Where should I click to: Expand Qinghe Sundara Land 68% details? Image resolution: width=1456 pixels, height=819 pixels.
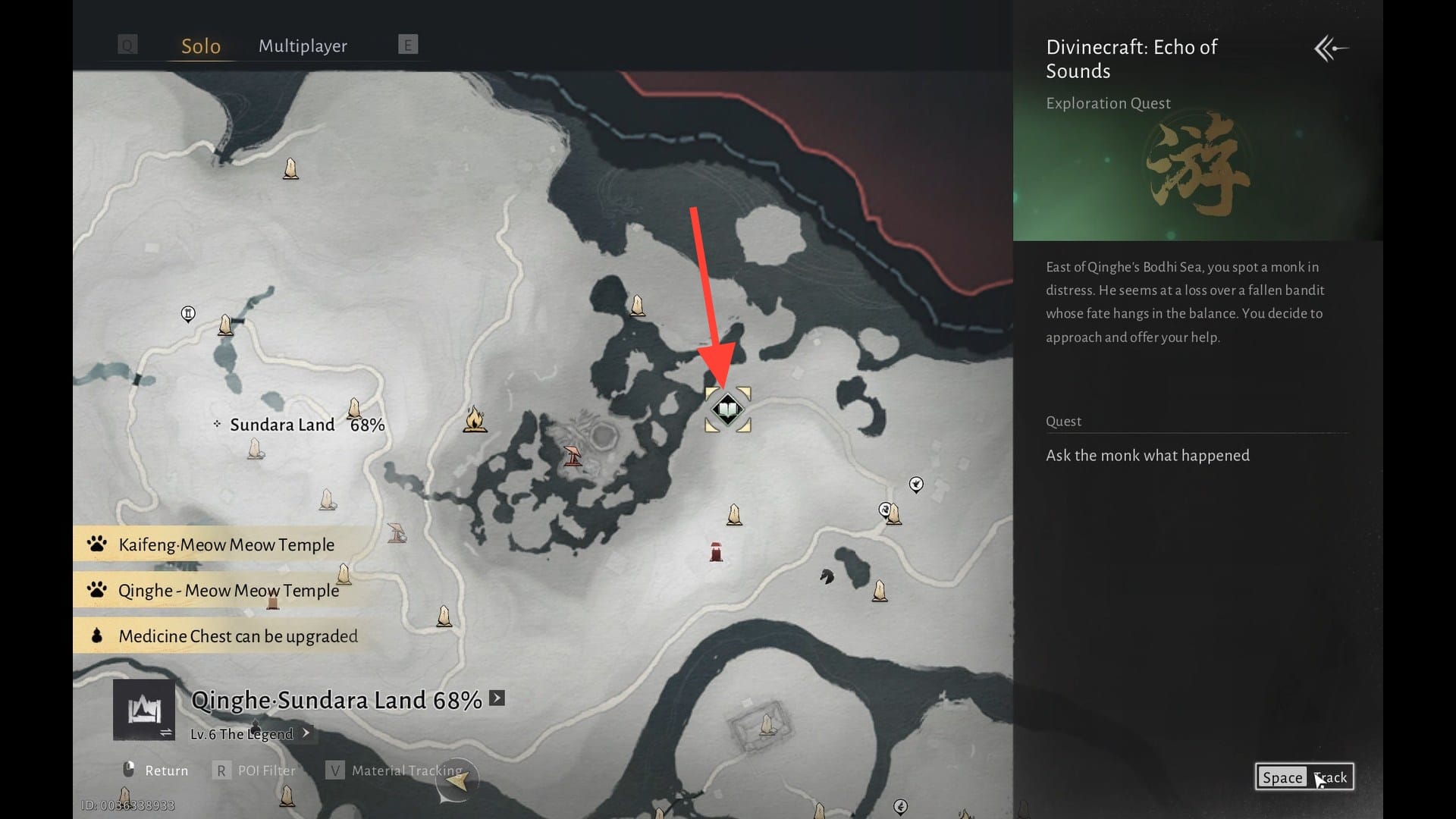(497, 698)
